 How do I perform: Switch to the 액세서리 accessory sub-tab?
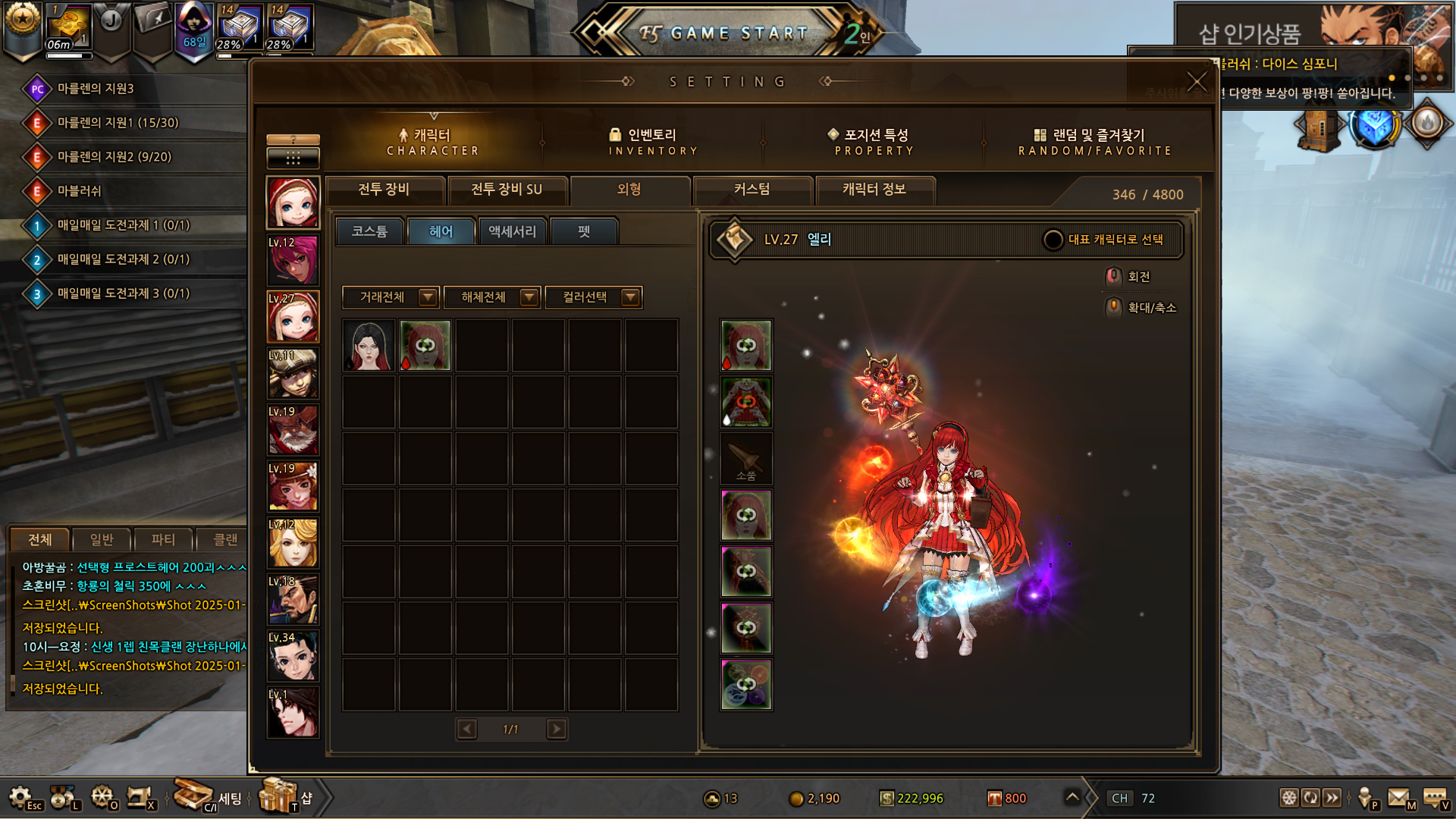(x=512, y=231)
